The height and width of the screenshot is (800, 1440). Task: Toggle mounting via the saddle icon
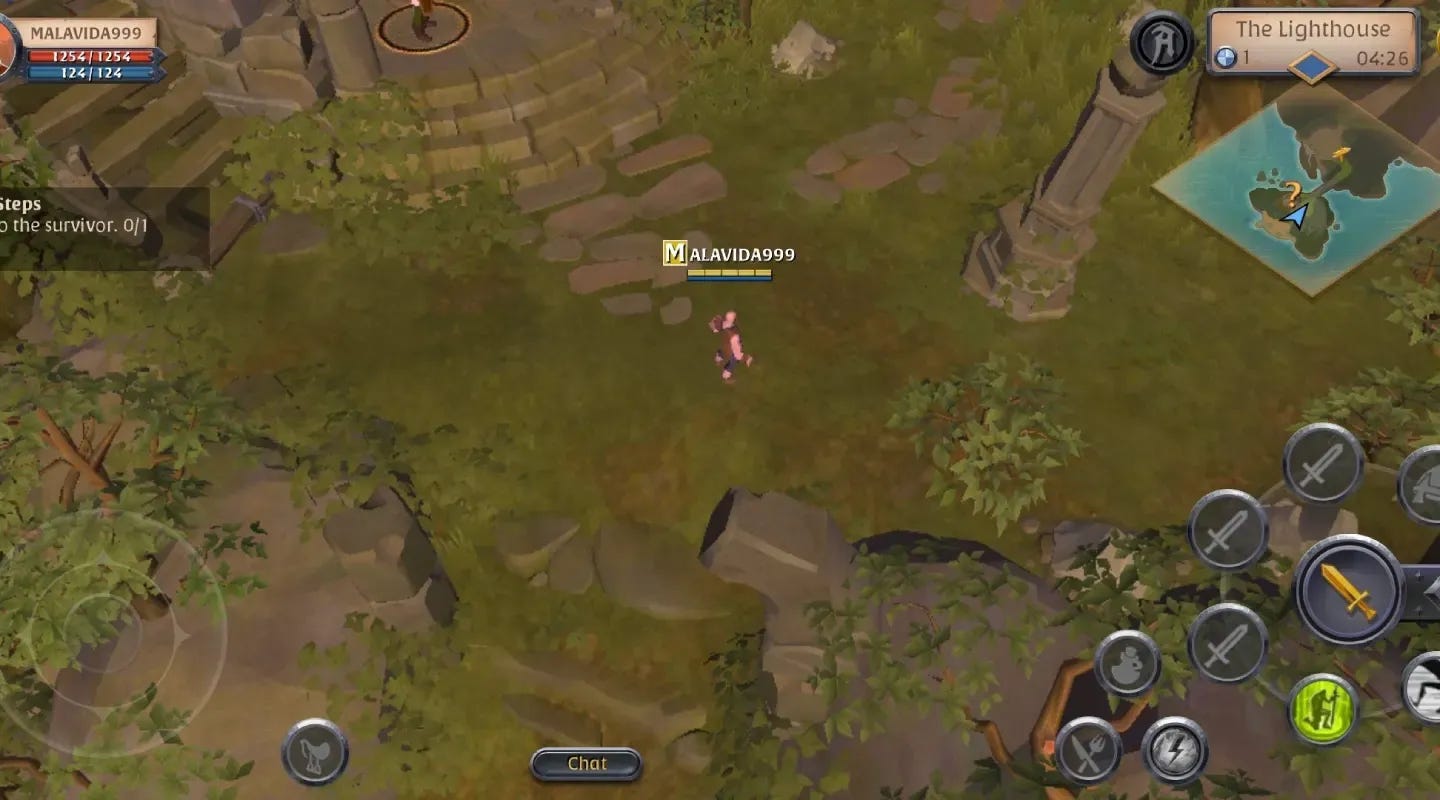coord(311,757)
